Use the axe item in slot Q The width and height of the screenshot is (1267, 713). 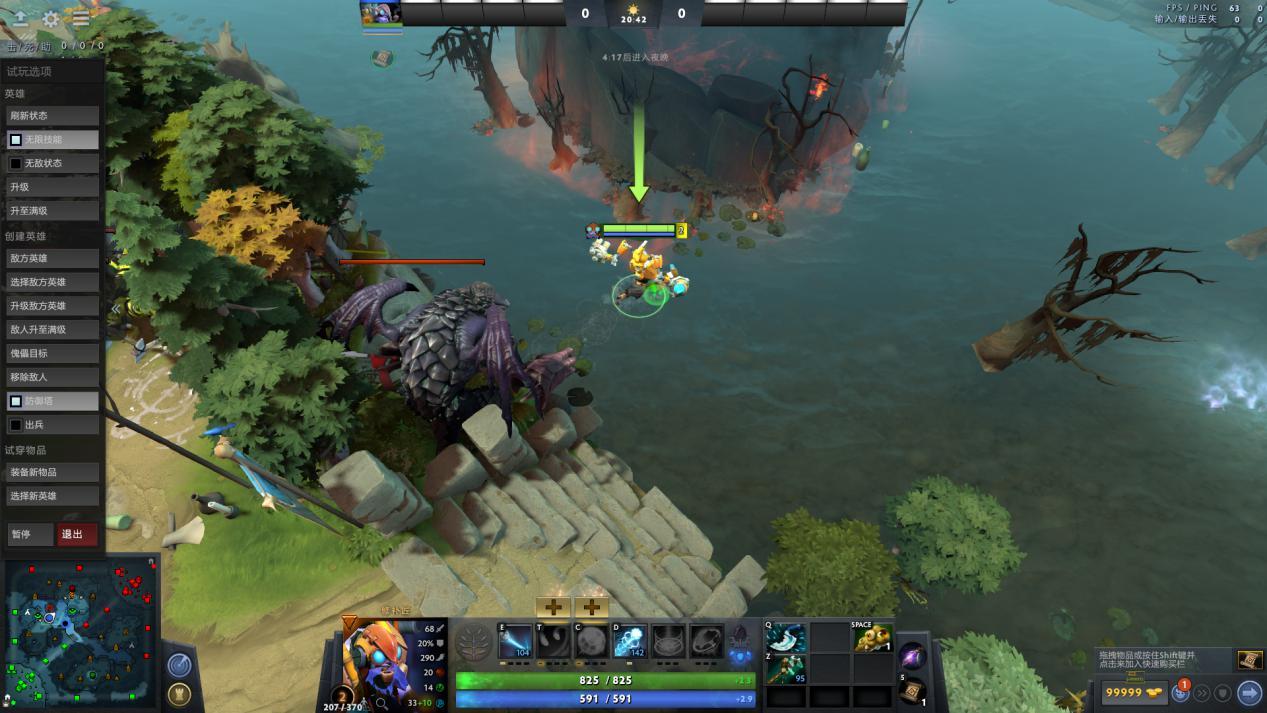click(x=787, y=638)
